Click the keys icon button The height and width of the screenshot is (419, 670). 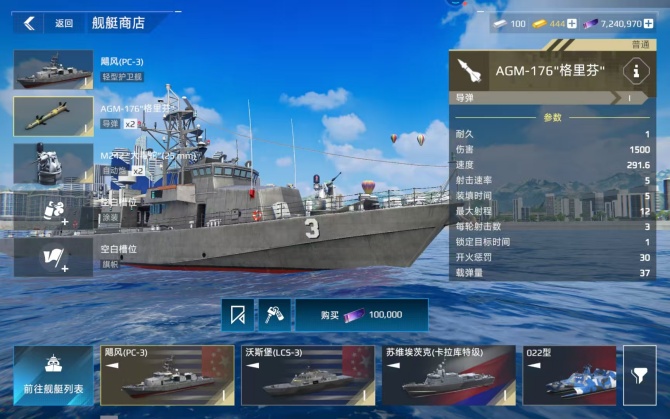coord(274,314)
